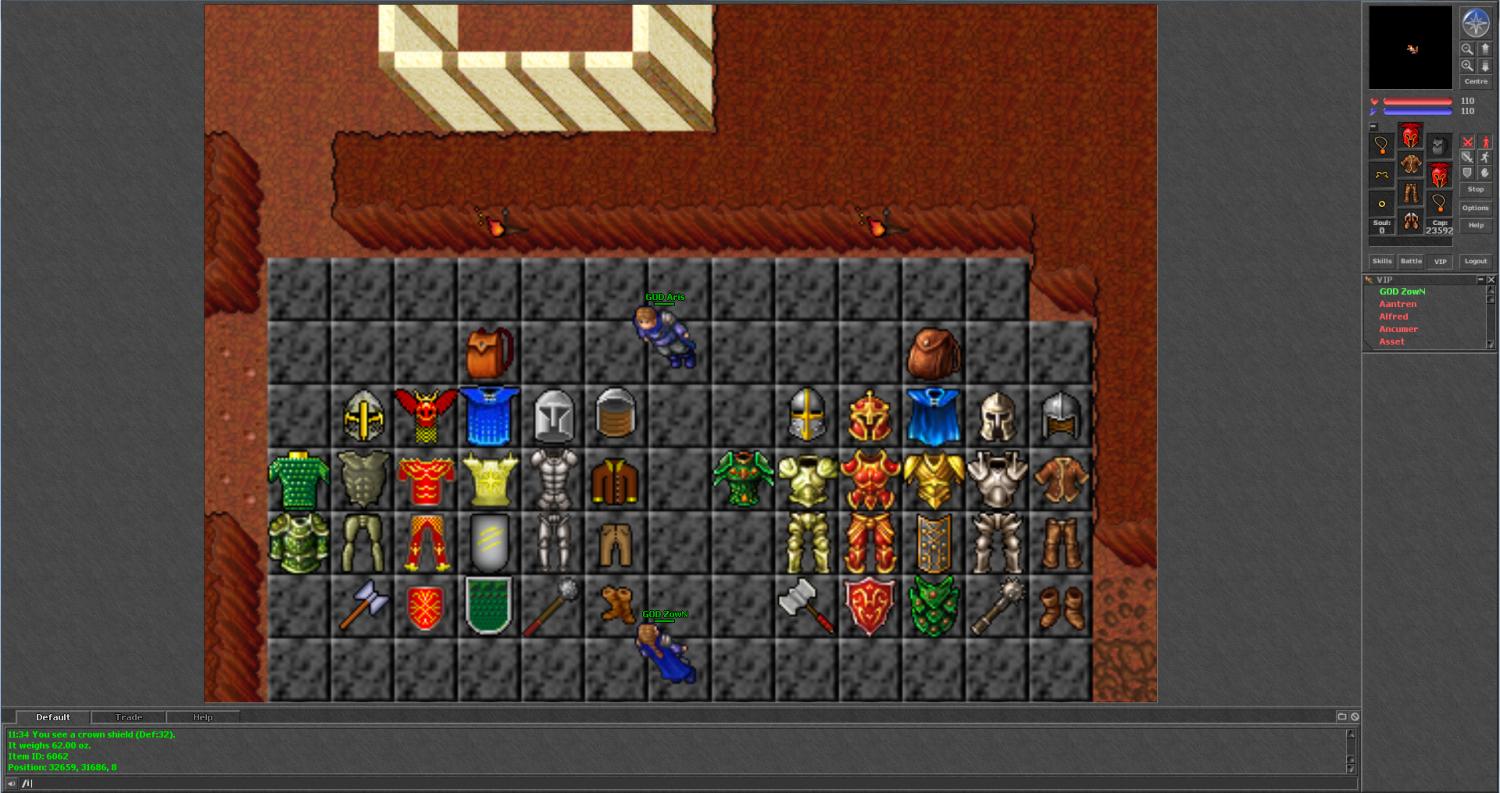Click the Help button in the side panel

pos(1475,226)
